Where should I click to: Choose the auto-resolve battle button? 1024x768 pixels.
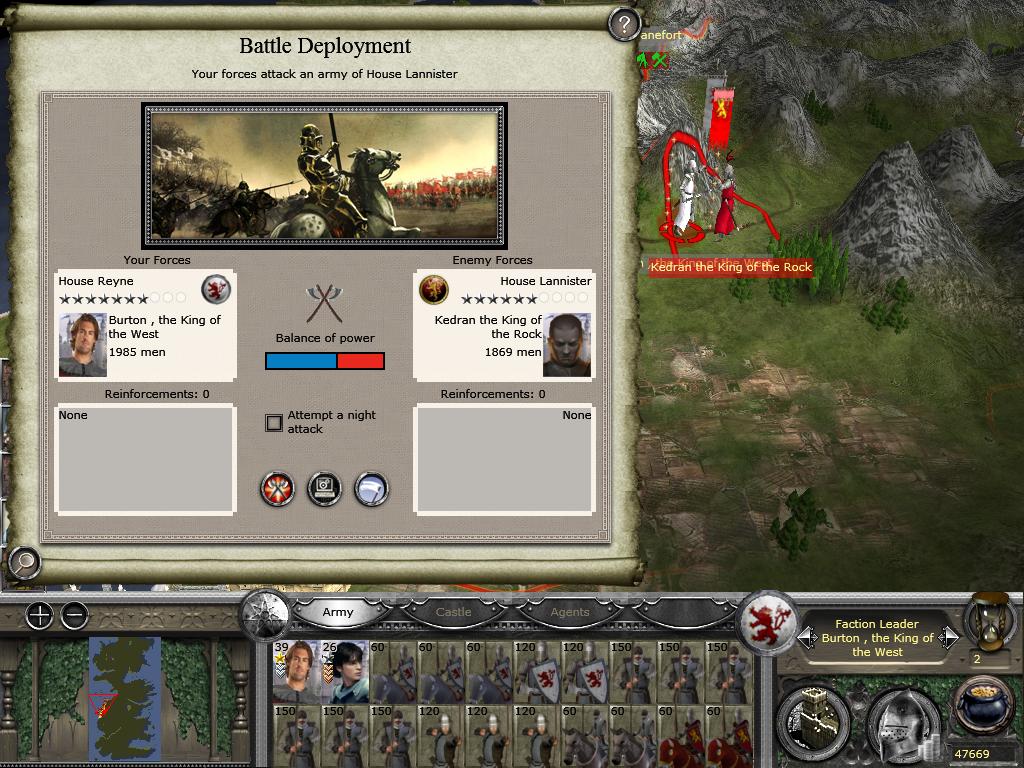(x=324, y=489)
